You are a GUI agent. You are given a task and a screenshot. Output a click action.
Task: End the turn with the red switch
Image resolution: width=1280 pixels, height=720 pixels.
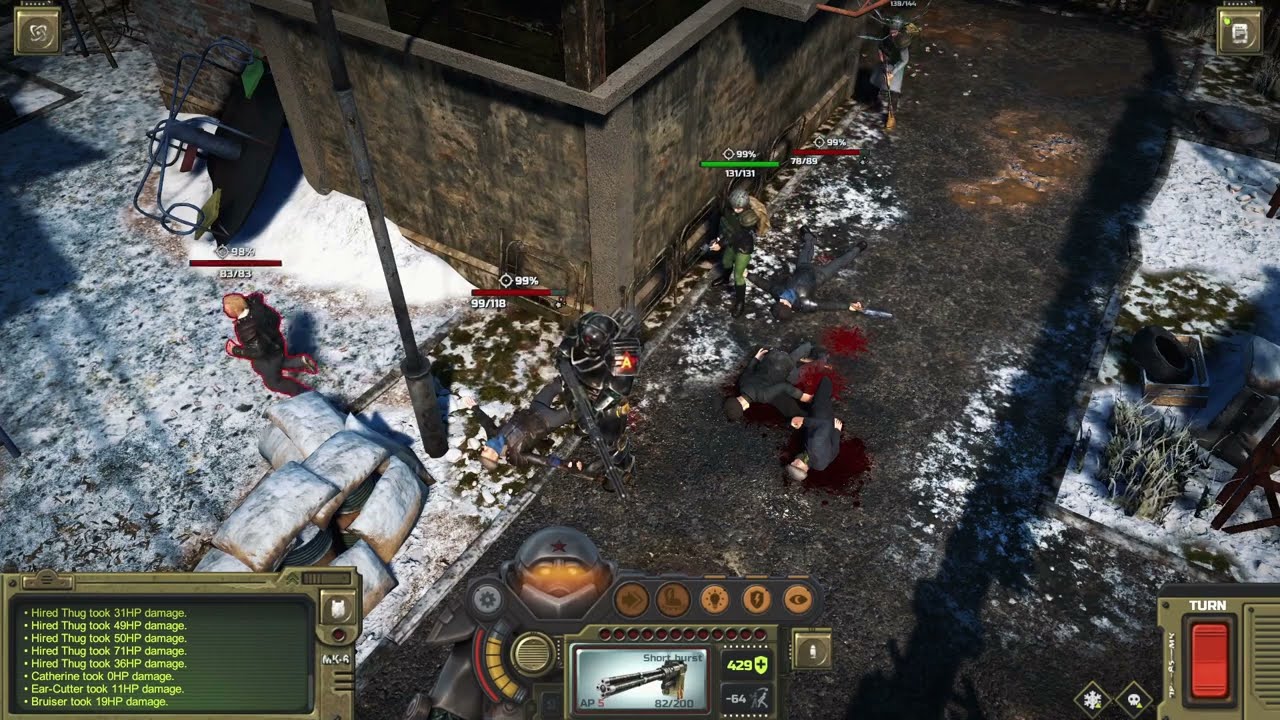pos(1208,659)
